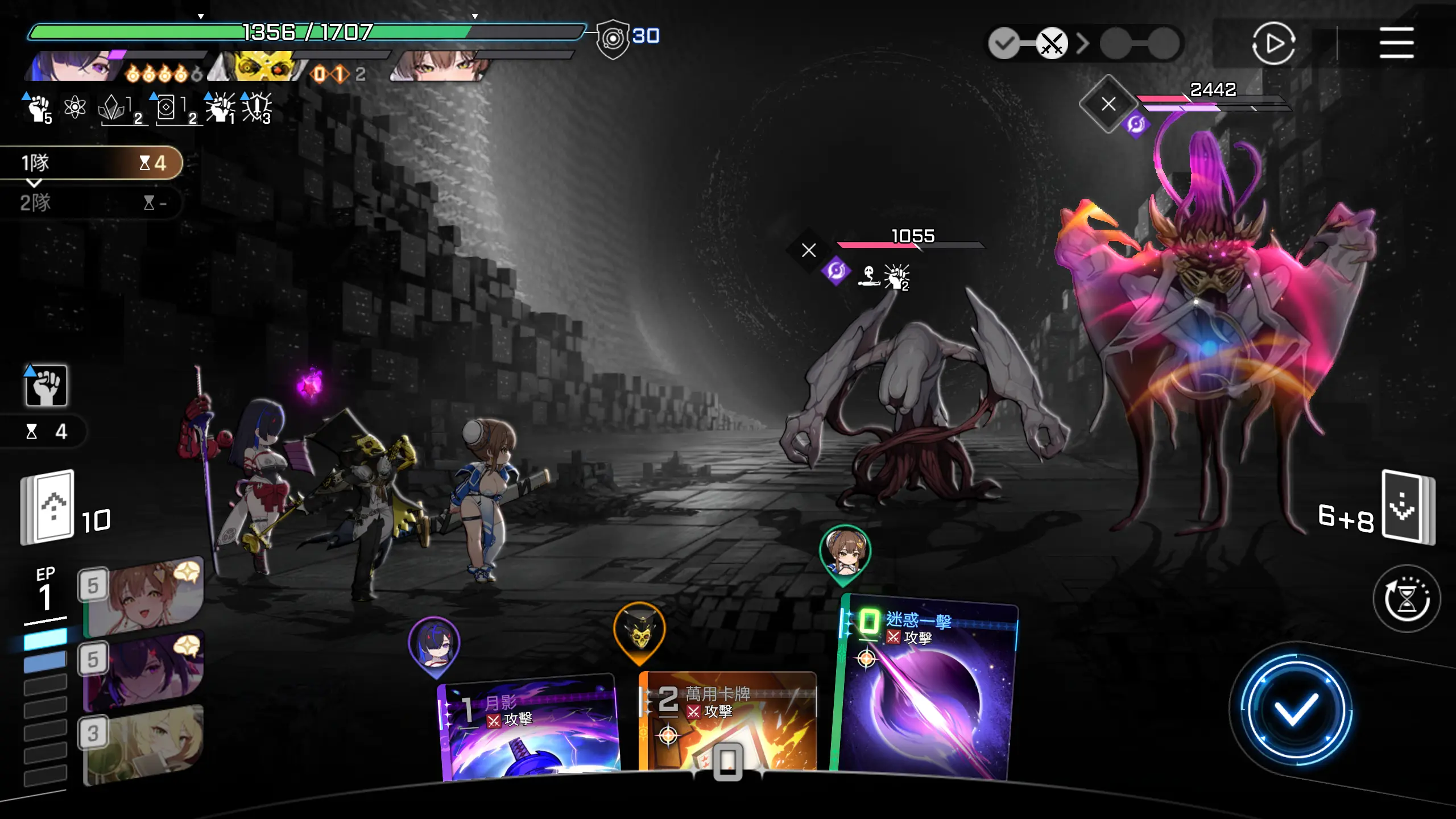
Task: Click the hourglass timer button
Action: [1406, 598]
